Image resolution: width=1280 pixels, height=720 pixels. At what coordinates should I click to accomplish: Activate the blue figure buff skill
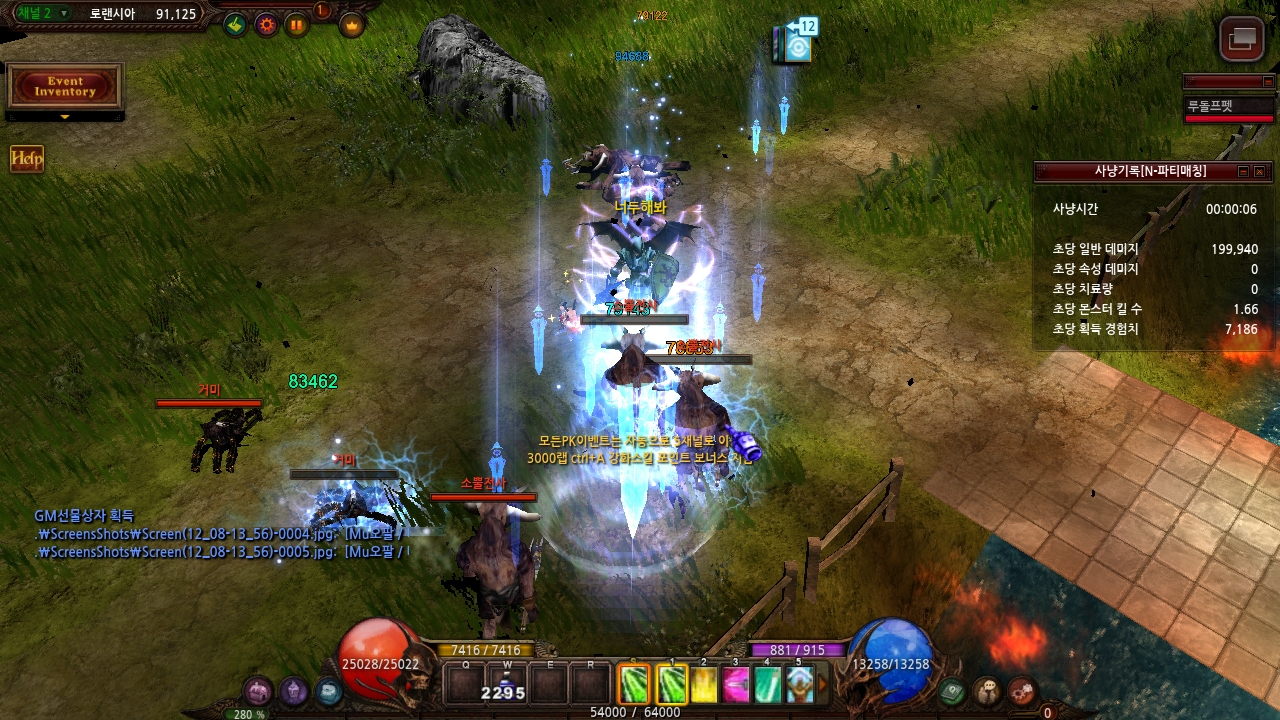pos(799,685)
